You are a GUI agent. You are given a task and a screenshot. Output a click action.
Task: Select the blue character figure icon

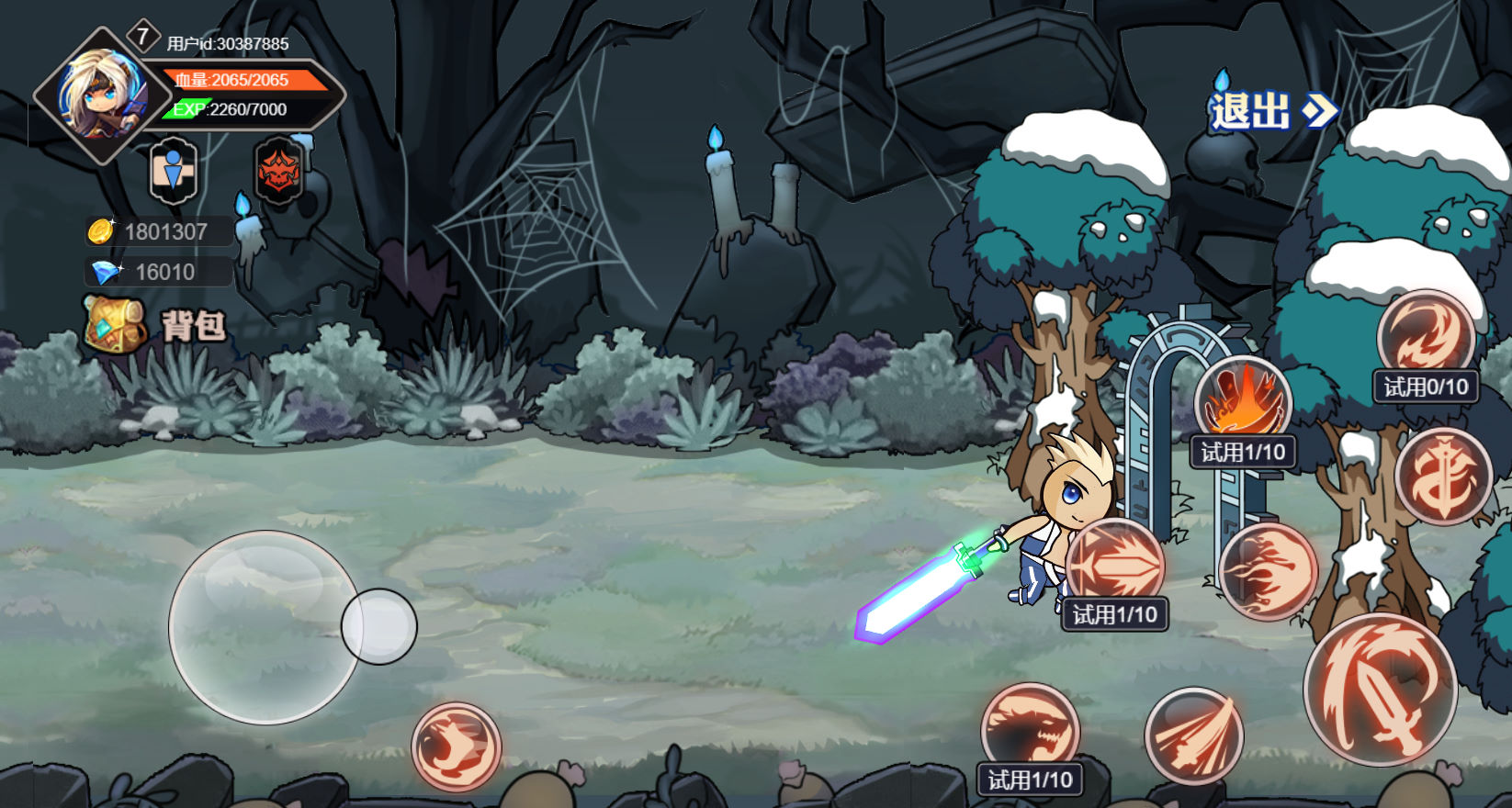pyautogui.click(x=173, y=171)
